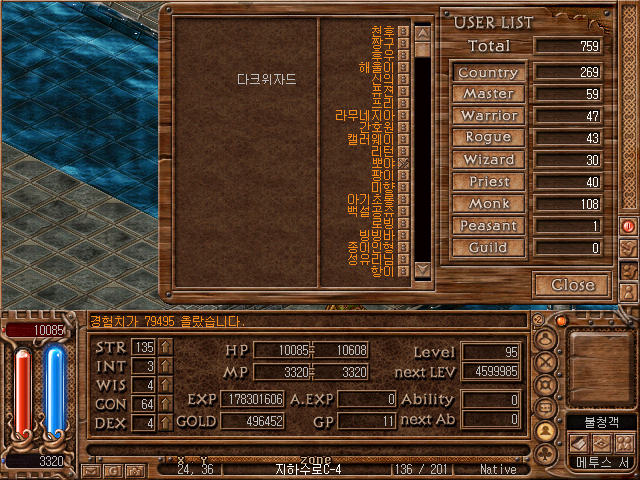The width and height of the screenshot is (640, 480).
Task: Add a point to WIS
Action: (165, 385)
